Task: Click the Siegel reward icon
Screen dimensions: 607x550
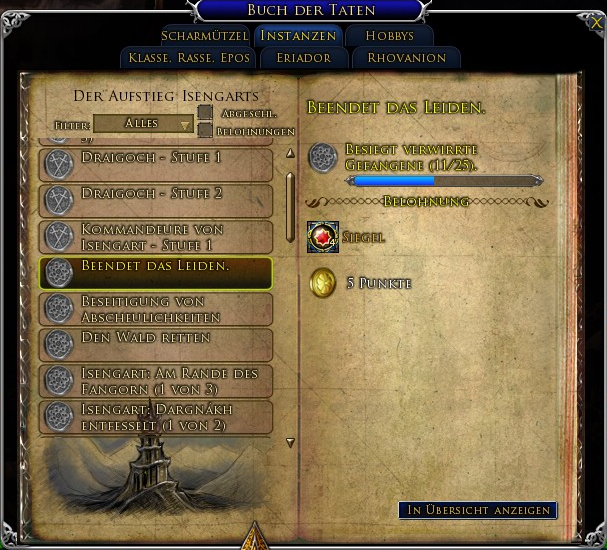Action: [x=323, y=237]
